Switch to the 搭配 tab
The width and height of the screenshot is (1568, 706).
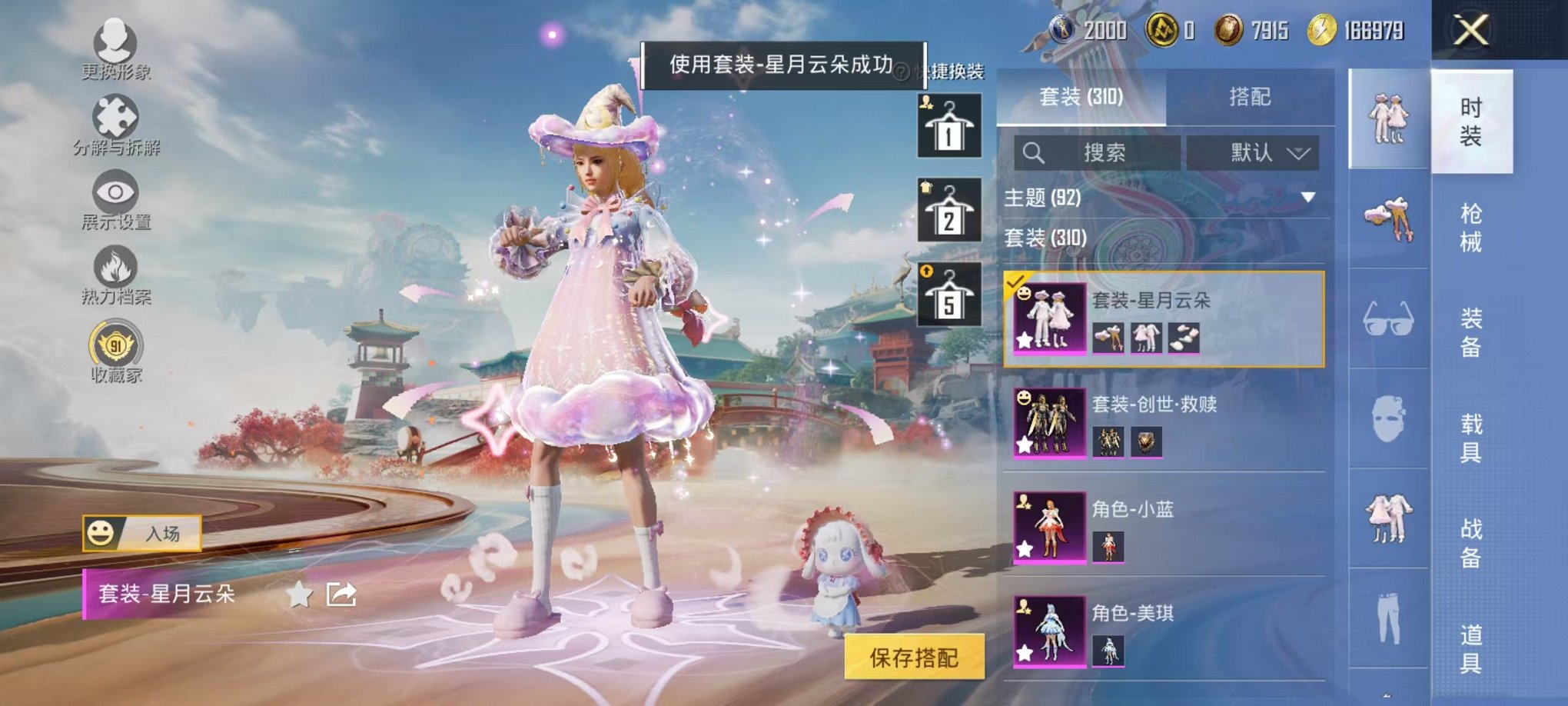coord(1253,97)
